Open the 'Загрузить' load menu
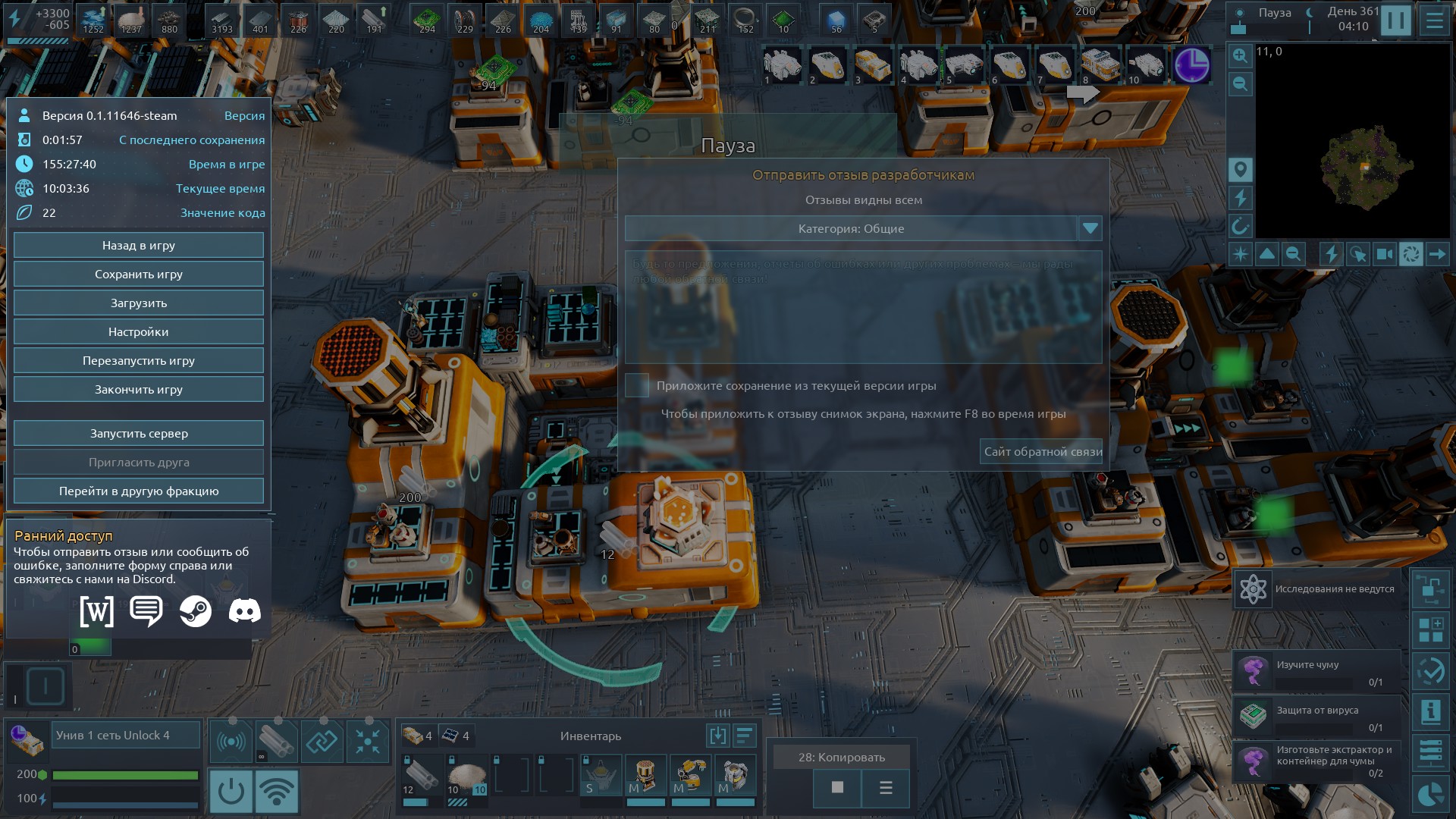The width and height of the screenshot is (1456, 819). click(139, 303)
